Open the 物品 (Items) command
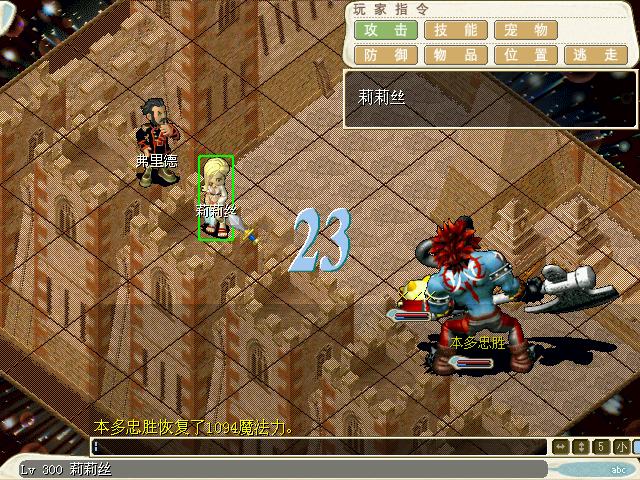Image resolution: width=640 pixels, height=480 pixels. 456,55
